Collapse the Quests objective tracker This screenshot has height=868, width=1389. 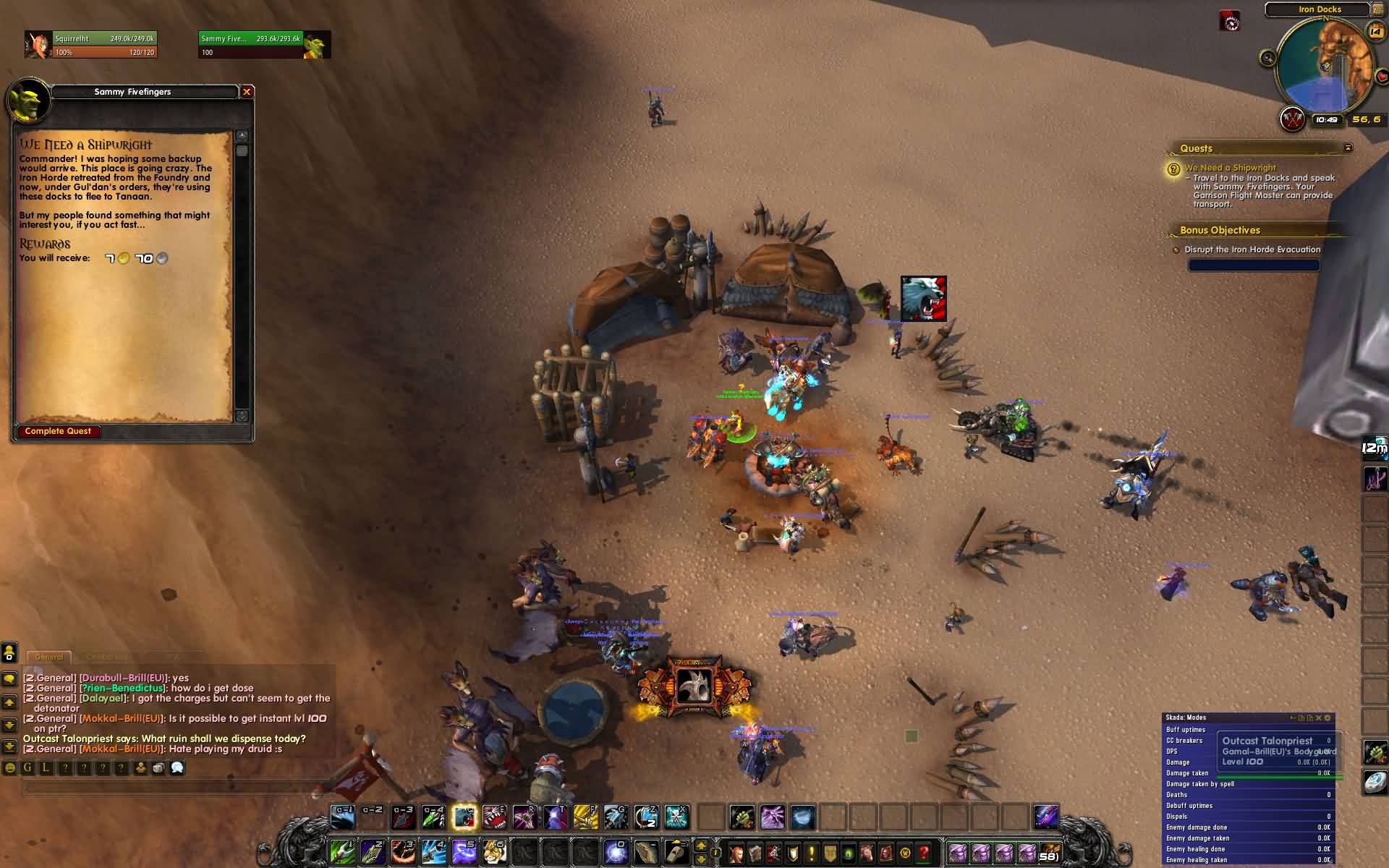[1348, 148]
